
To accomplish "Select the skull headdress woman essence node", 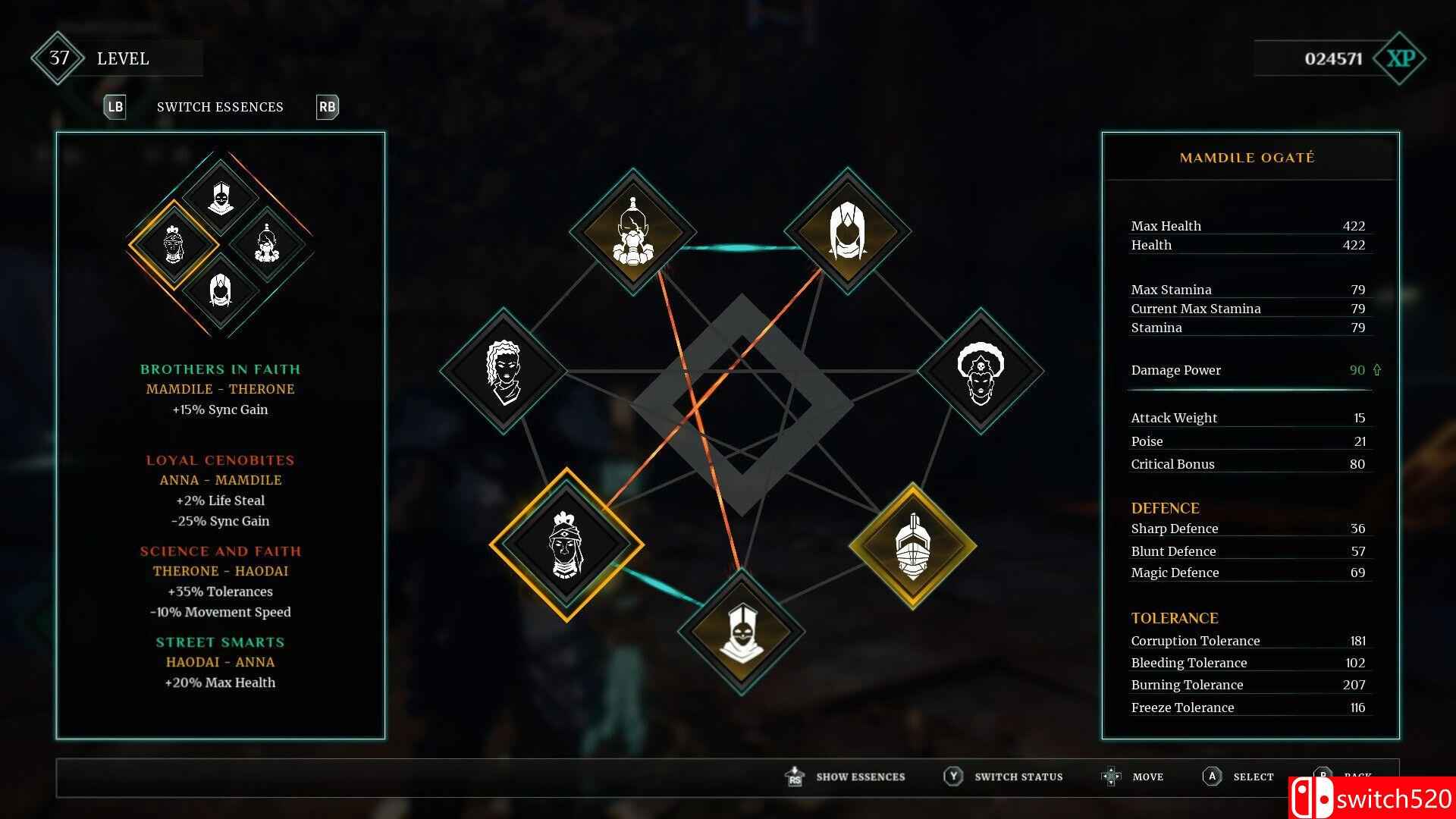I will click(x=980, y=371).
